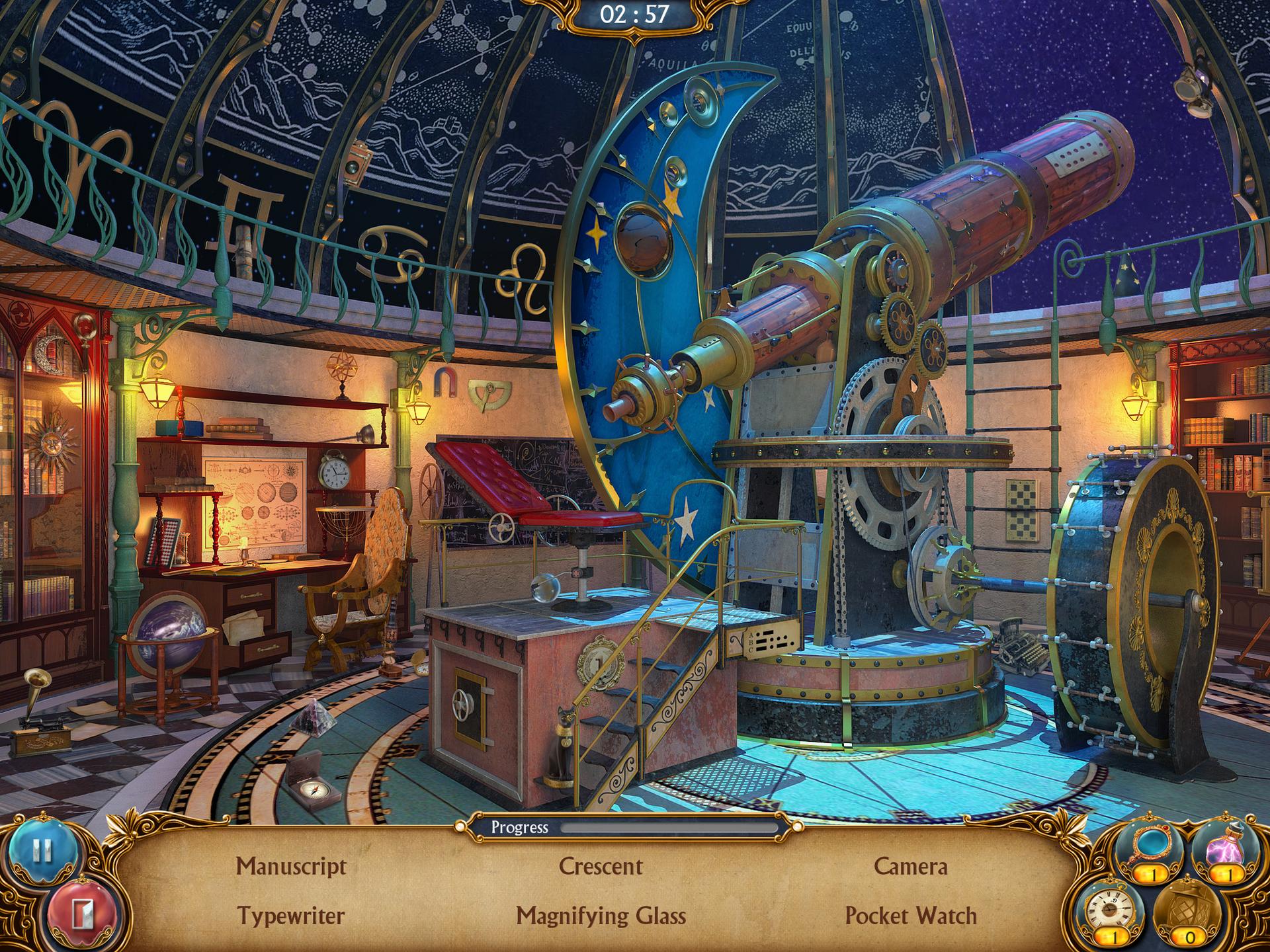Click the Crescent entry in the list

601,866
